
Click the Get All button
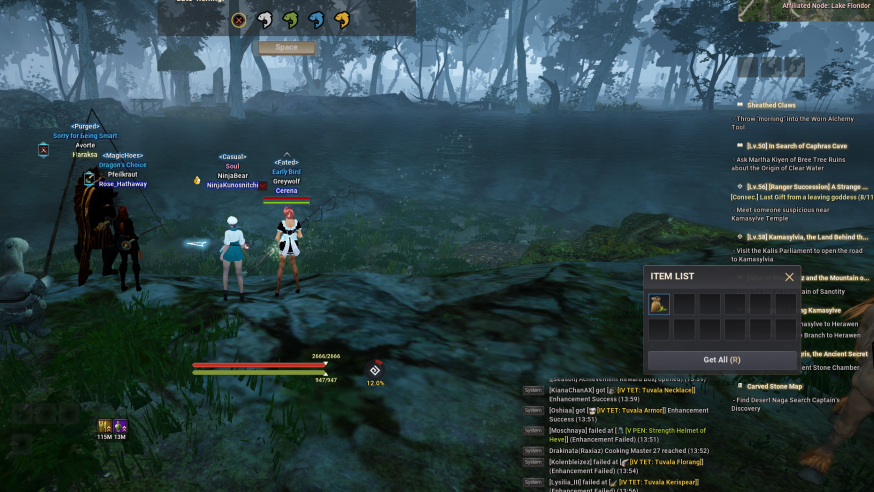pos(721,360)
